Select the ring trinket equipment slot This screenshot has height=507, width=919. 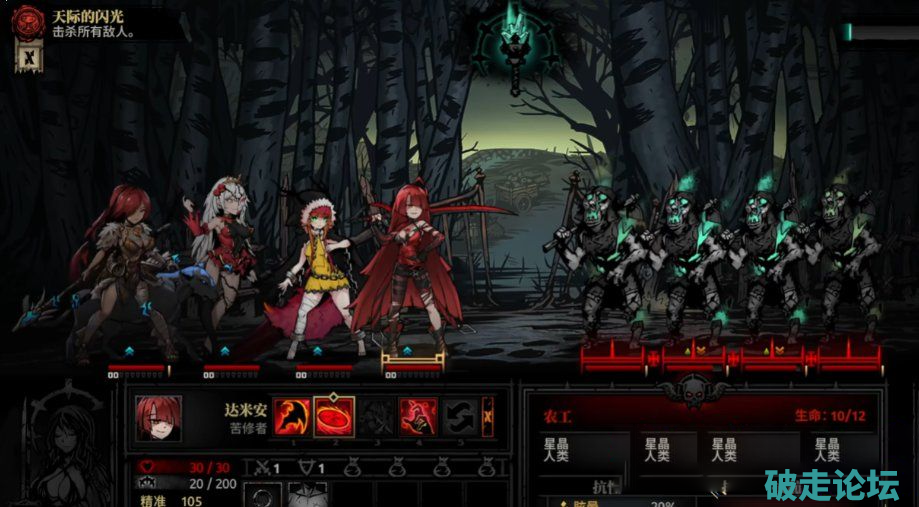point(265,496)
